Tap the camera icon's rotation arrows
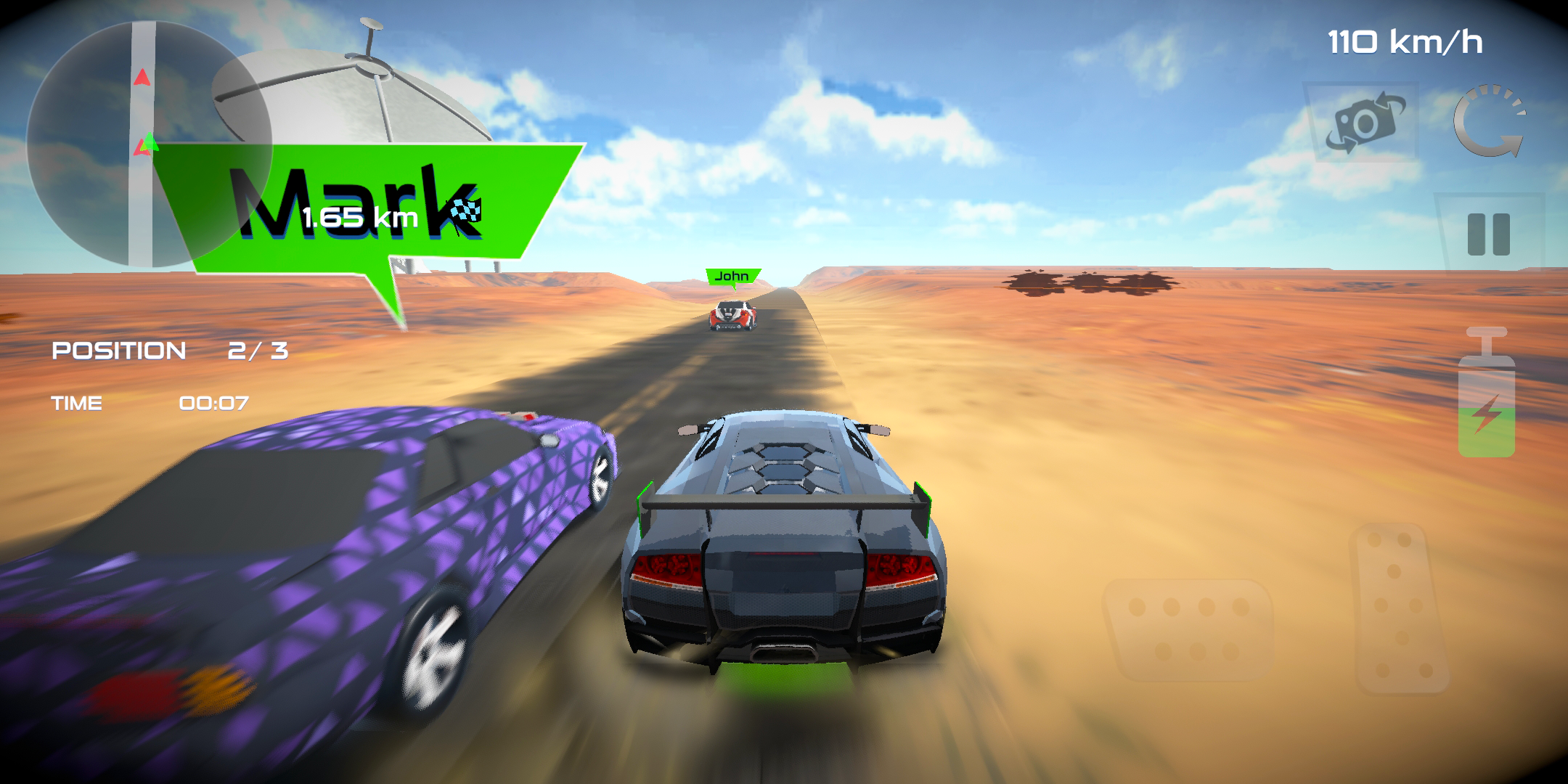 tap(1388, 100)
